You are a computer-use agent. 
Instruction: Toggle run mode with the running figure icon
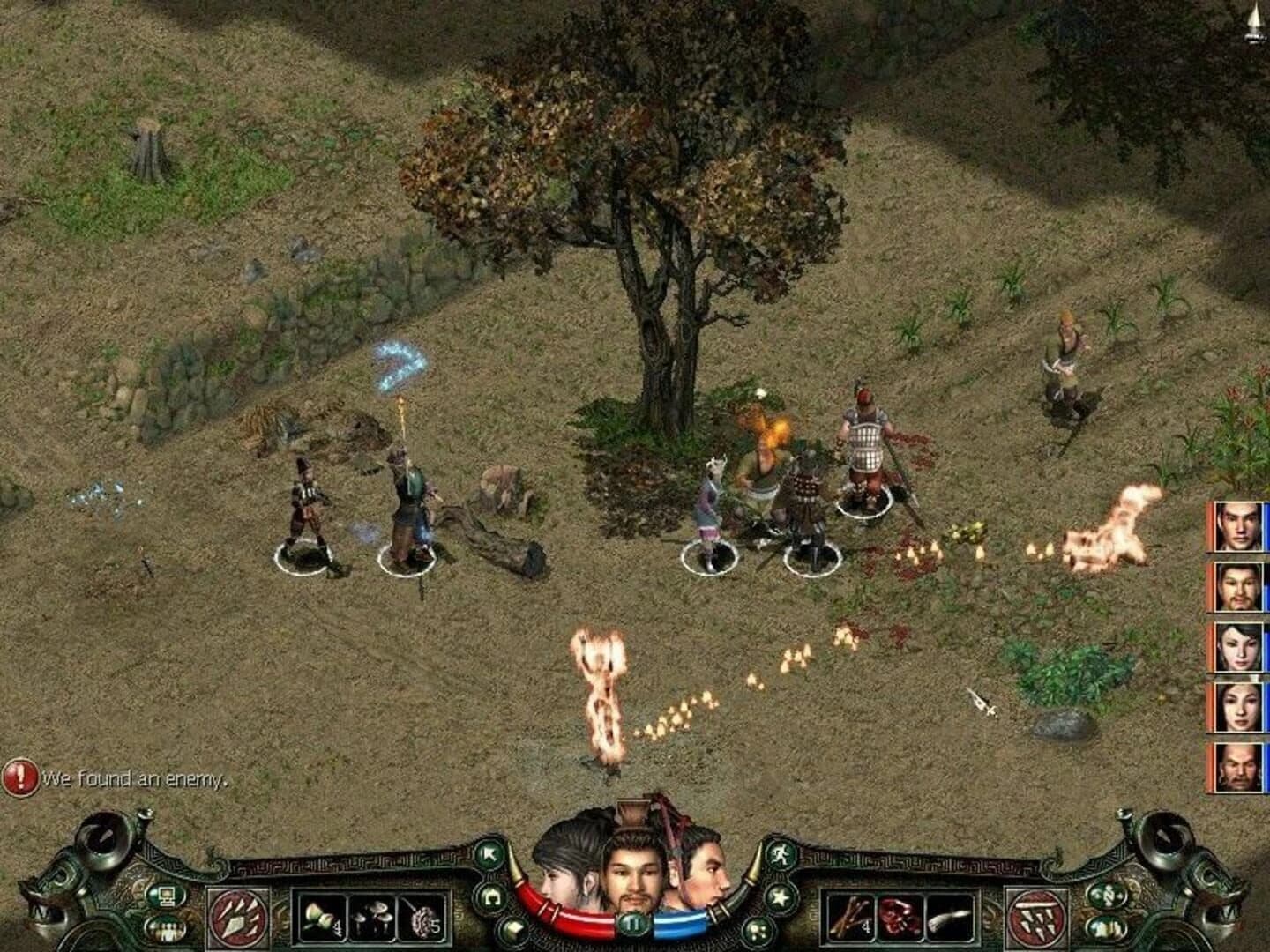point(781,856)
